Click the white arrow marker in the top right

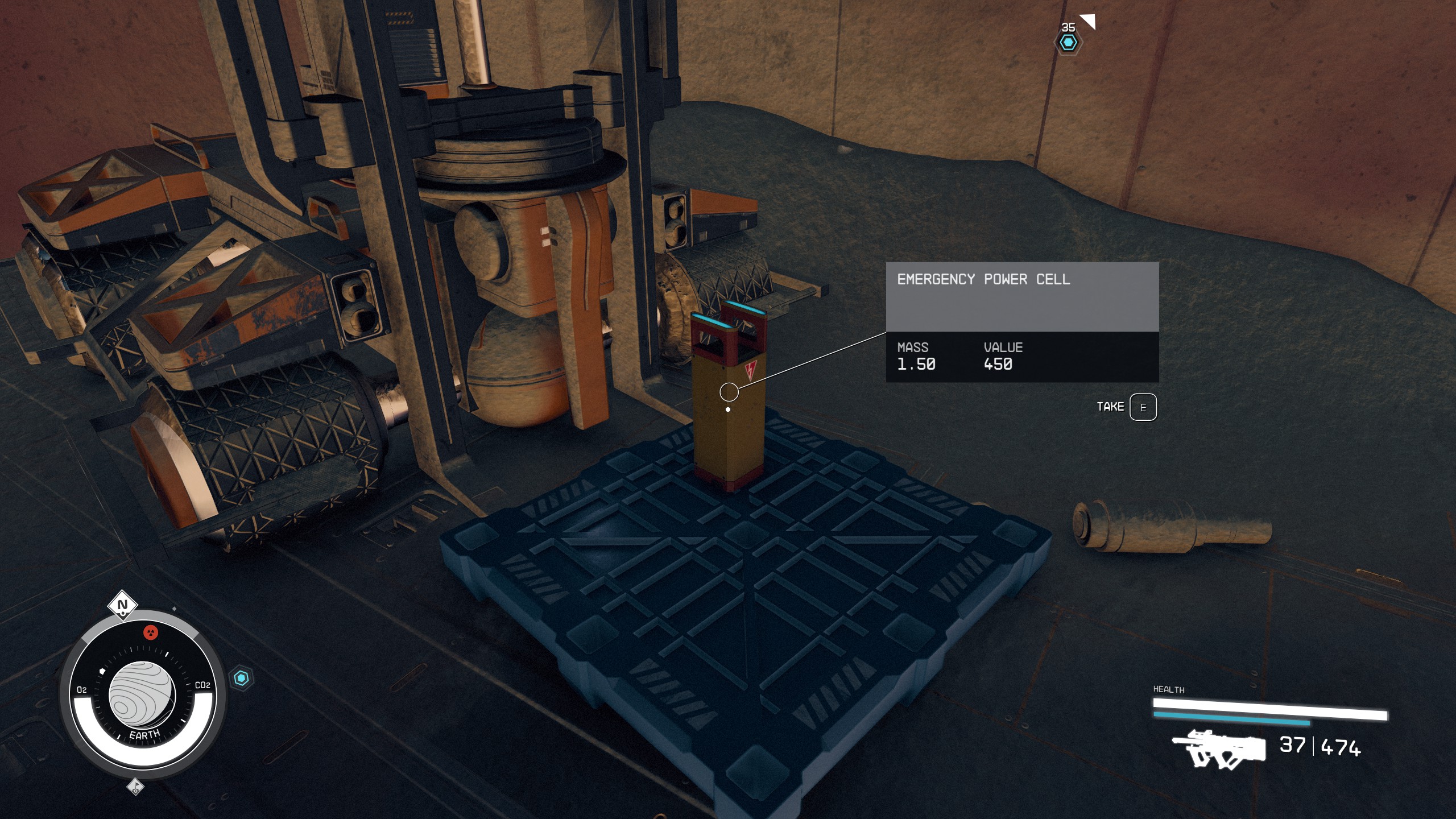[x=1088, y=20]
